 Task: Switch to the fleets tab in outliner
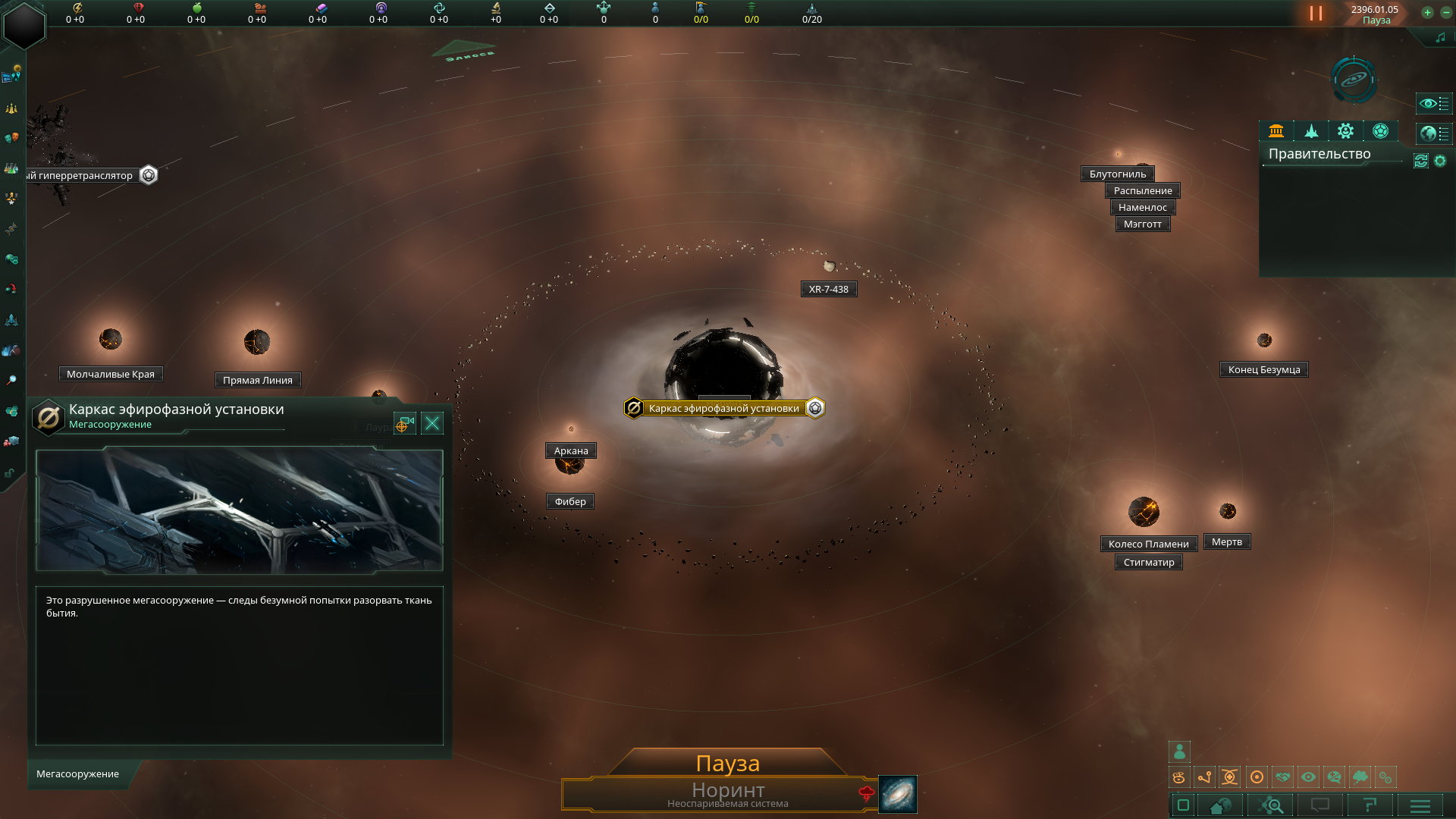pos(1311,131)
